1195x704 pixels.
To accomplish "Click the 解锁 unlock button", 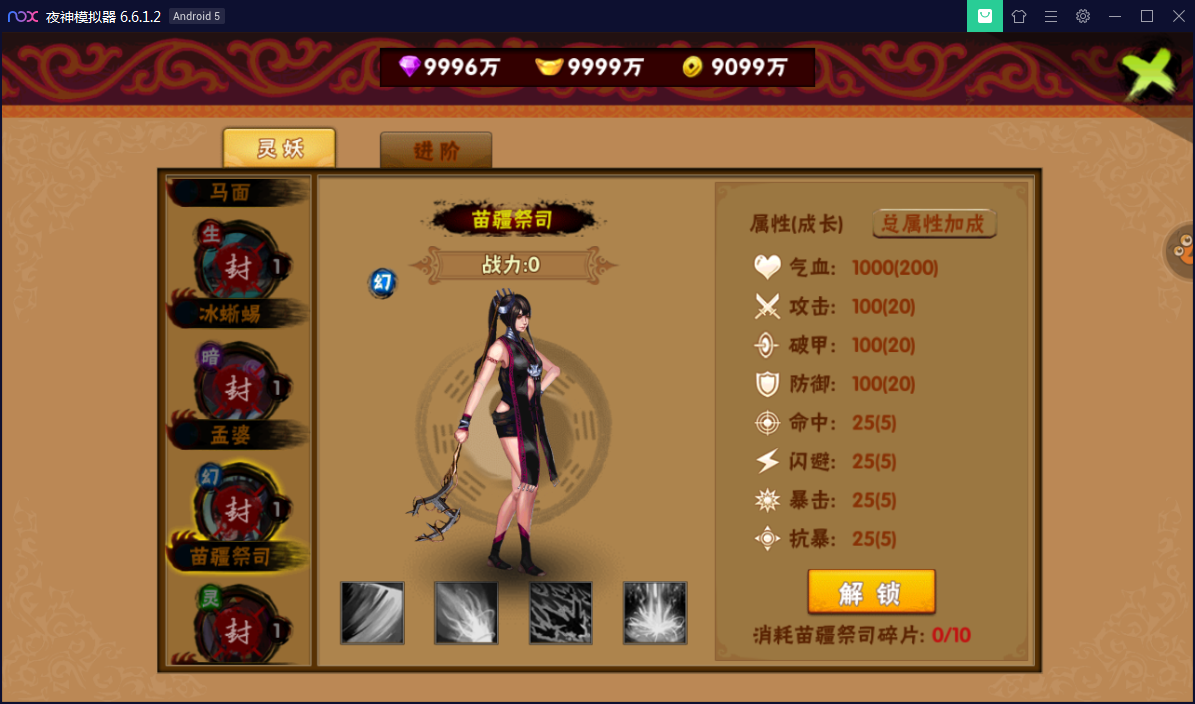I will (871, 592).
